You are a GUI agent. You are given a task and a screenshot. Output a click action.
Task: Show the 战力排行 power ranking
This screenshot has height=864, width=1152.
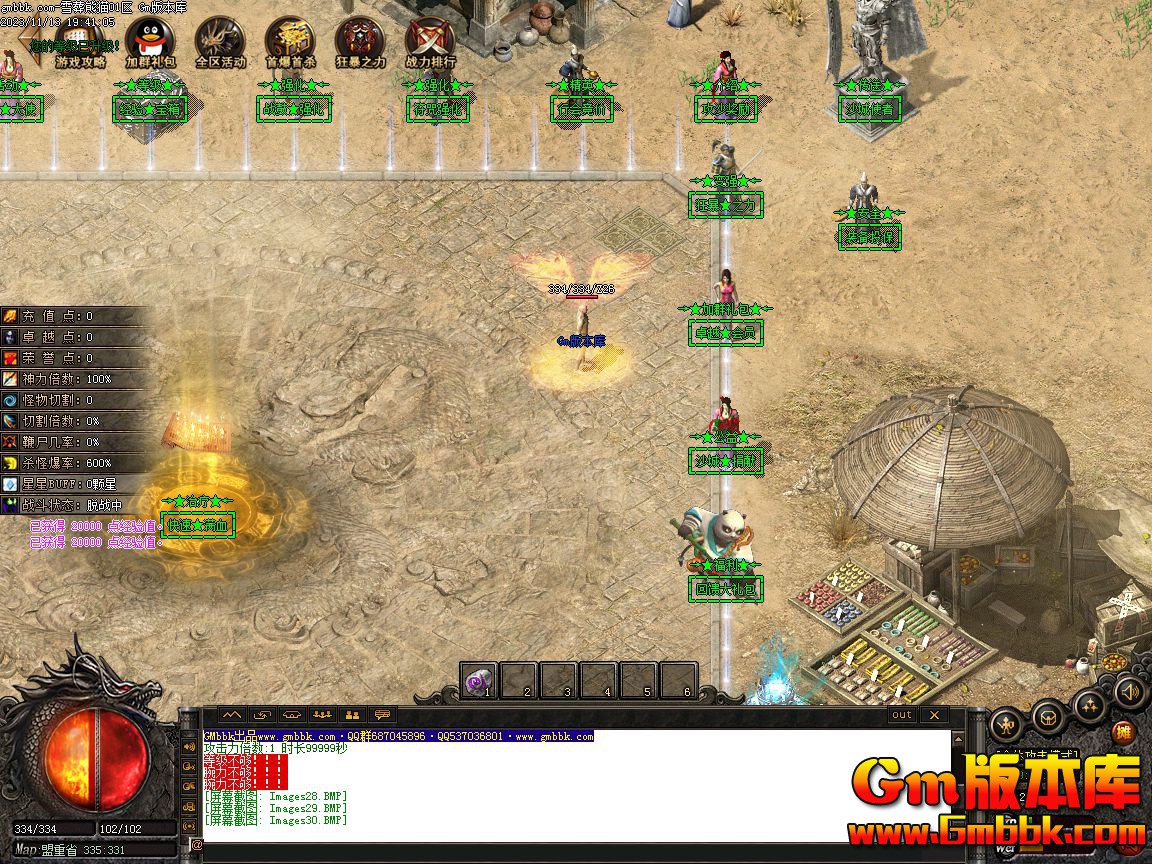430,43
